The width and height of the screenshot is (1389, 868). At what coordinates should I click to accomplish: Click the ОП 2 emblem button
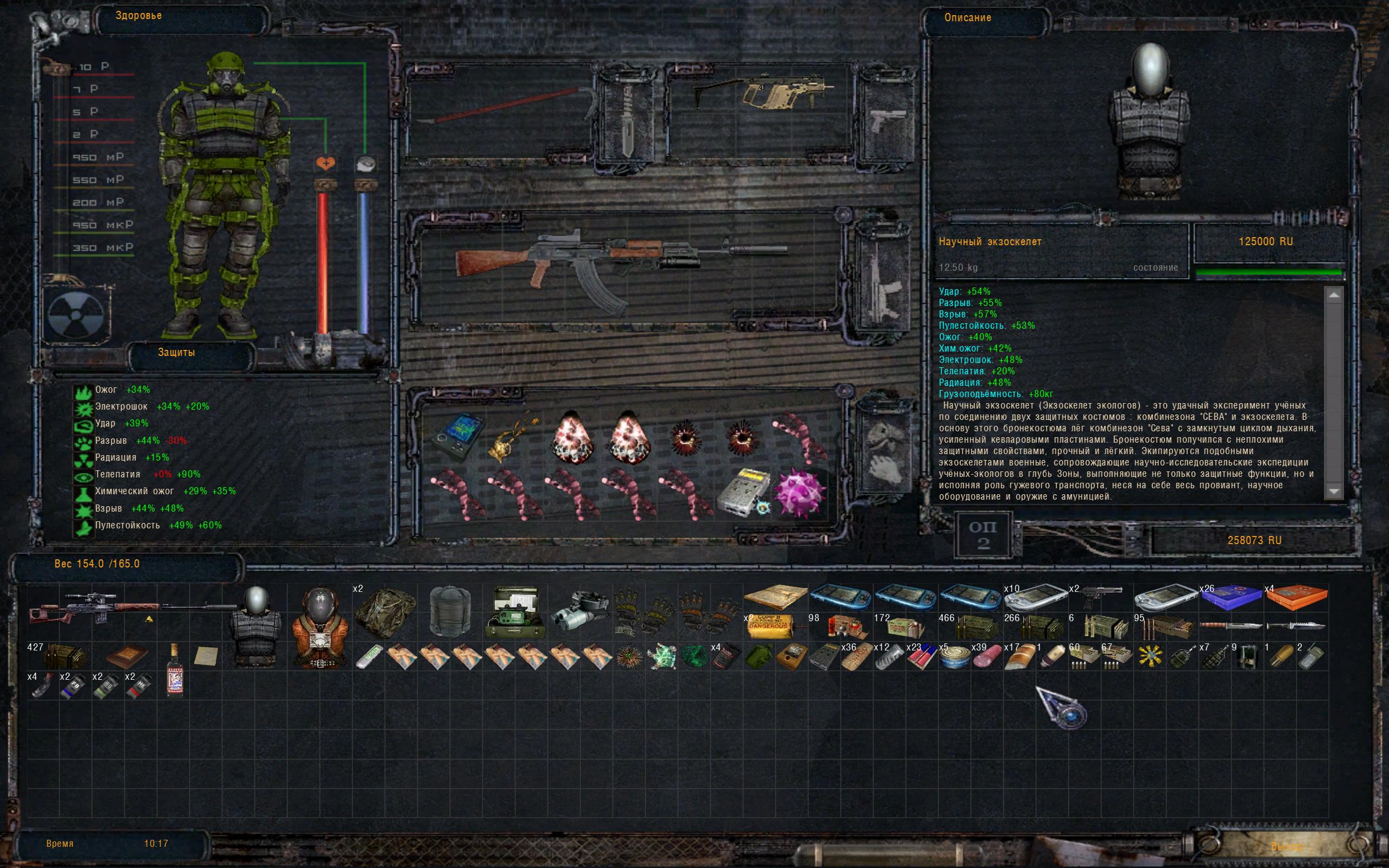click(x=983, y=535)
